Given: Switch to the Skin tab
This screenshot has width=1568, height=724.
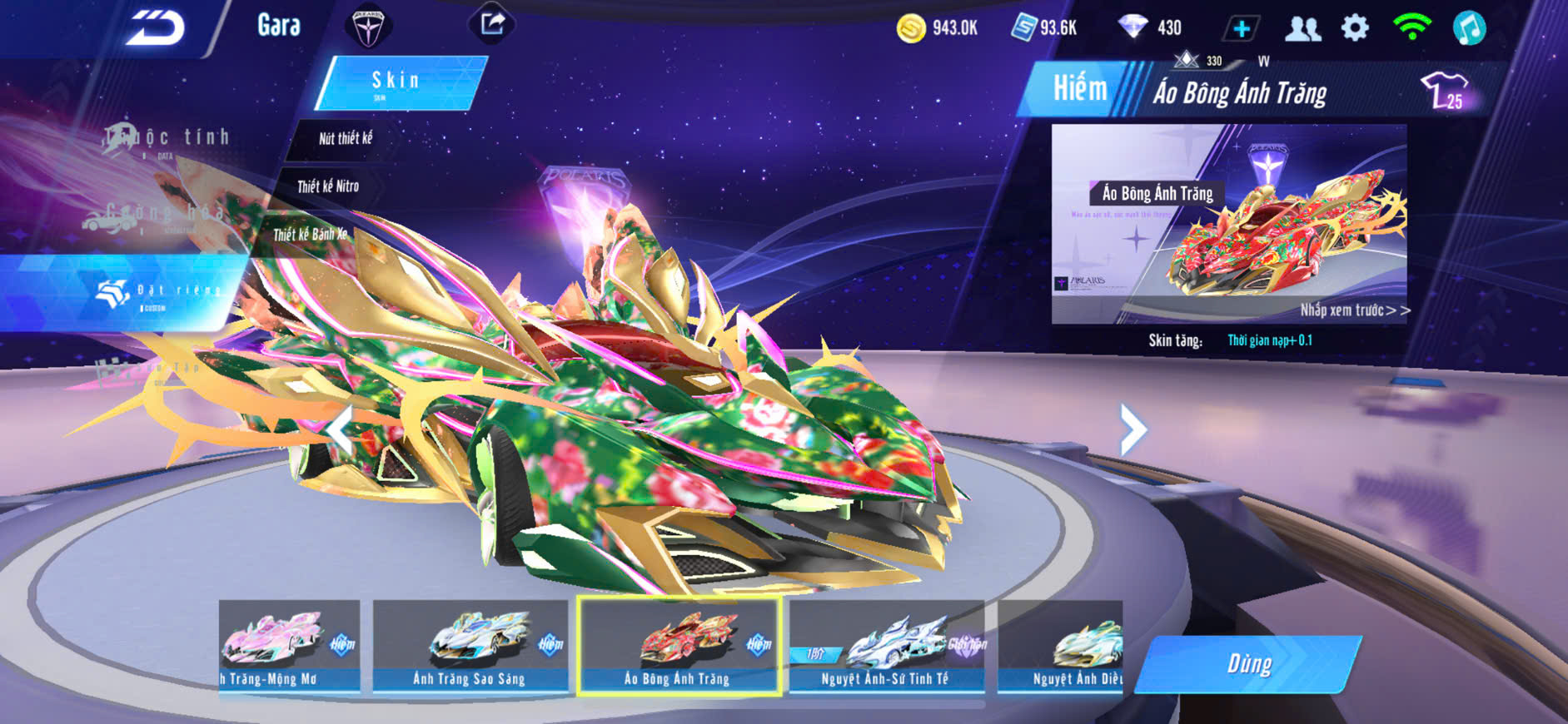Looking at the screenshot, I should [x=398, y=82].
